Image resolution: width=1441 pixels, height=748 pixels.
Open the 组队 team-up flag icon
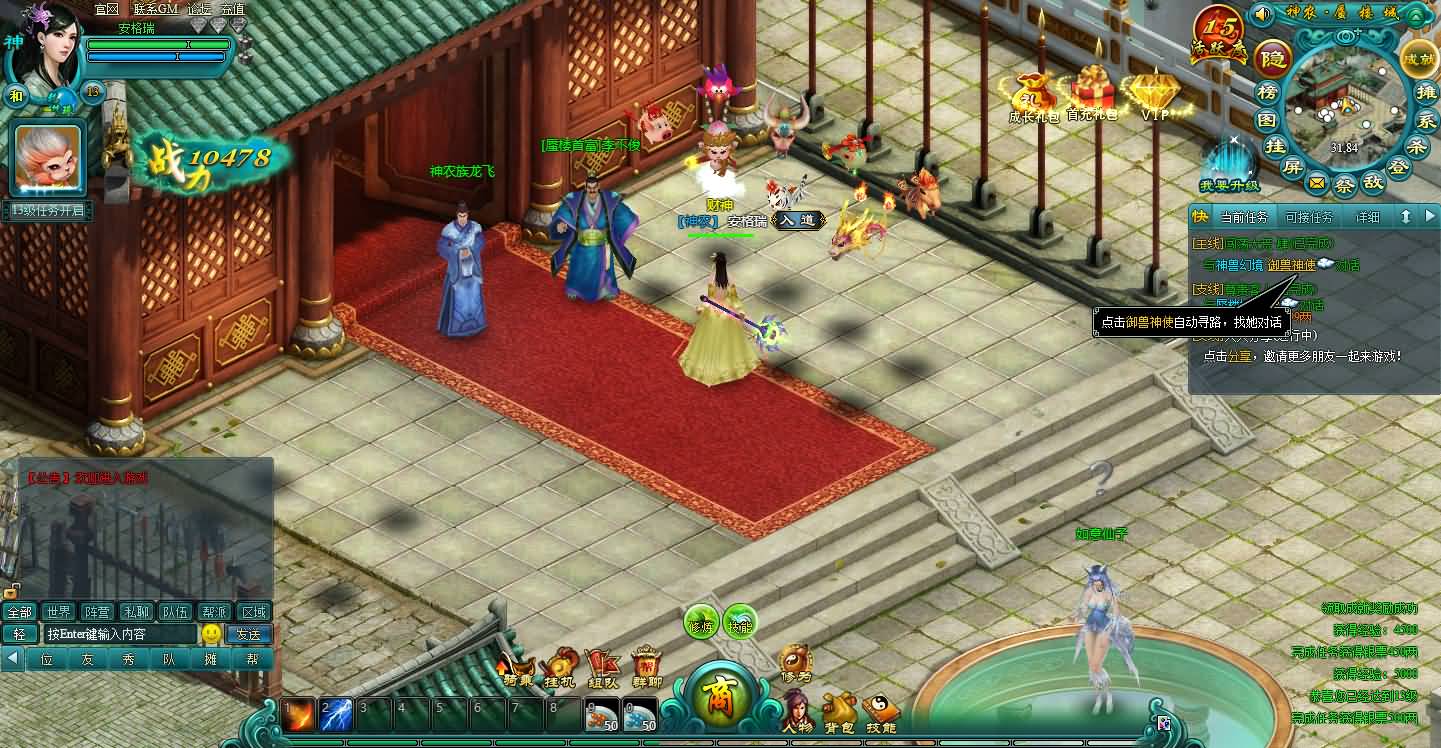click(x=603, y=667)
